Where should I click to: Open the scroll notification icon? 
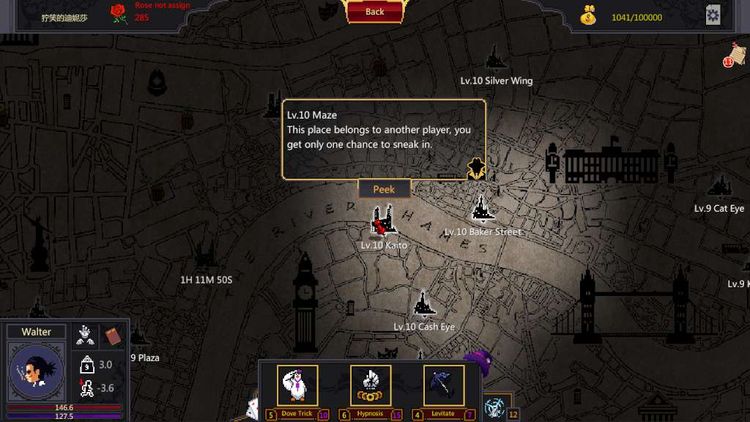(x=740, y=60)
